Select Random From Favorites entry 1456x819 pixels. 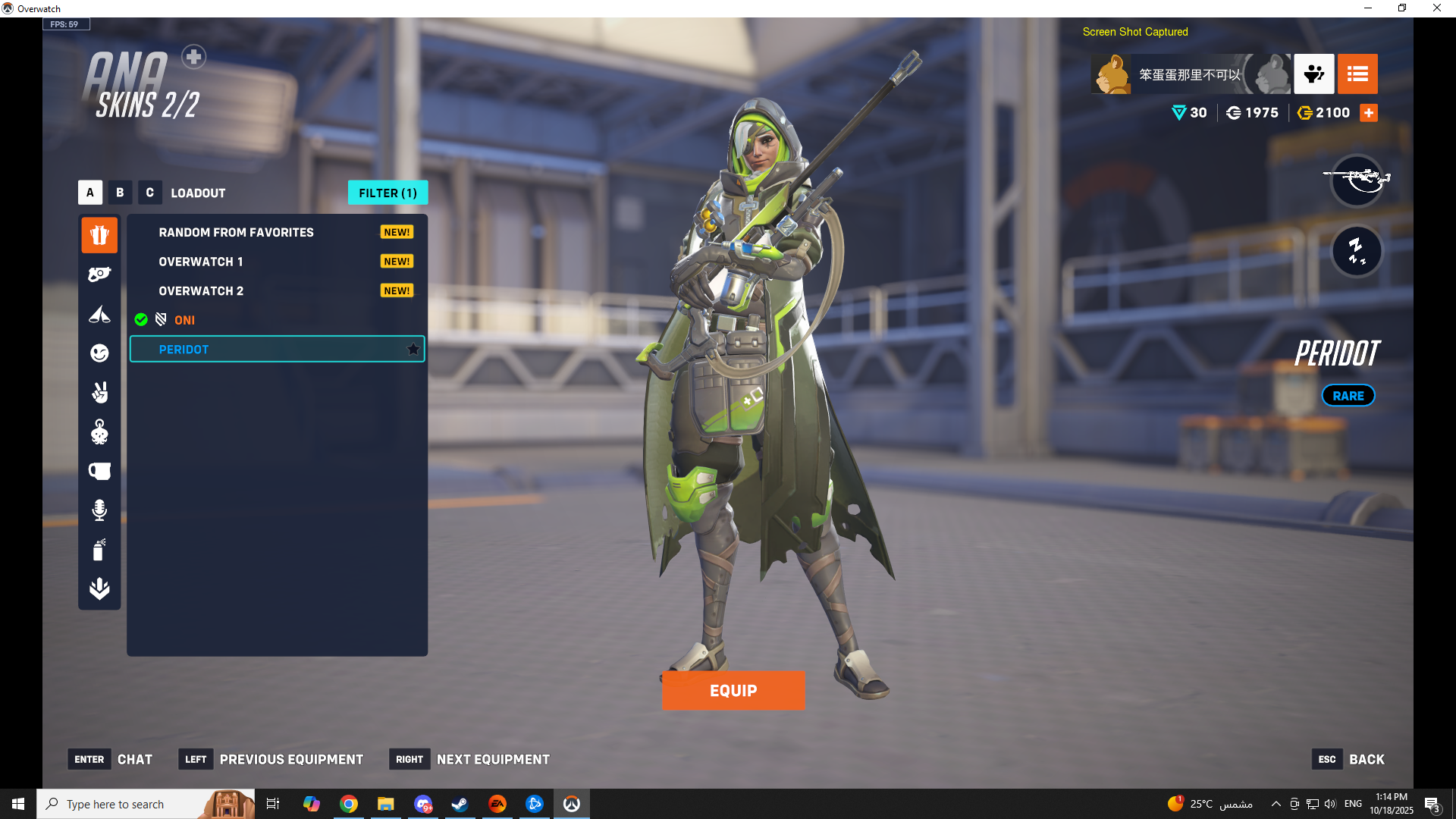click(236, 232)
